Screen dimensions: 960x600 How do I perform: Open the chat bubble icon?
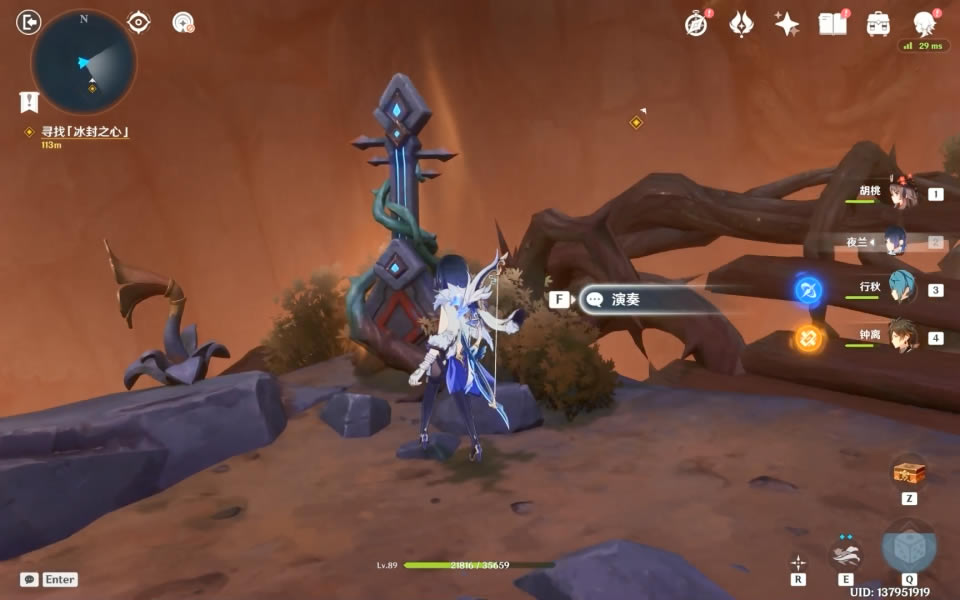tap(29, 579)
